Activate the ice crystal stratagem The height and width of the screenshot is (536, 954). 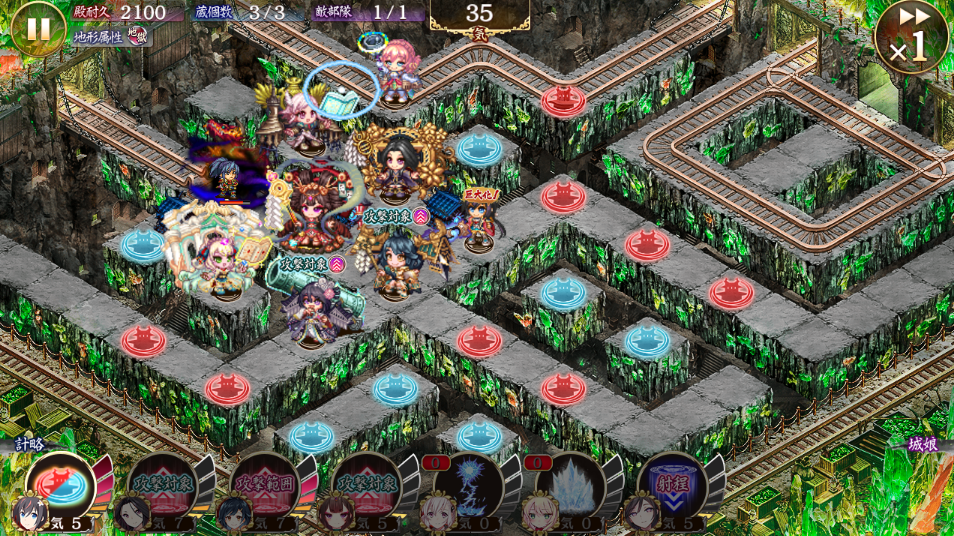pyautogui.click(x=570, y=486)
